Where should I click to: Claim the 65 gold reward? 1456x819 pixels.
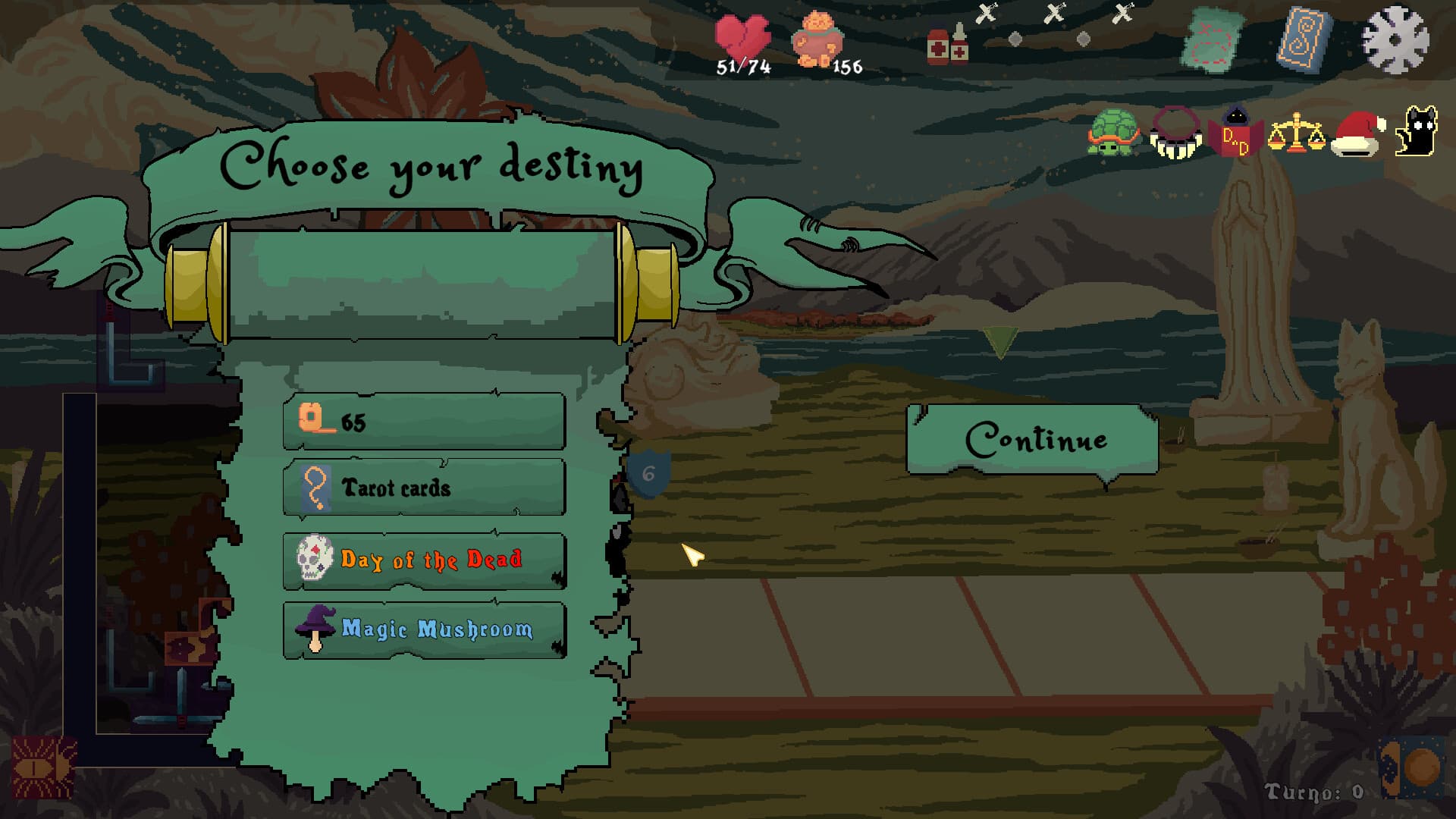pyautogui.click(x=424, y=421)
